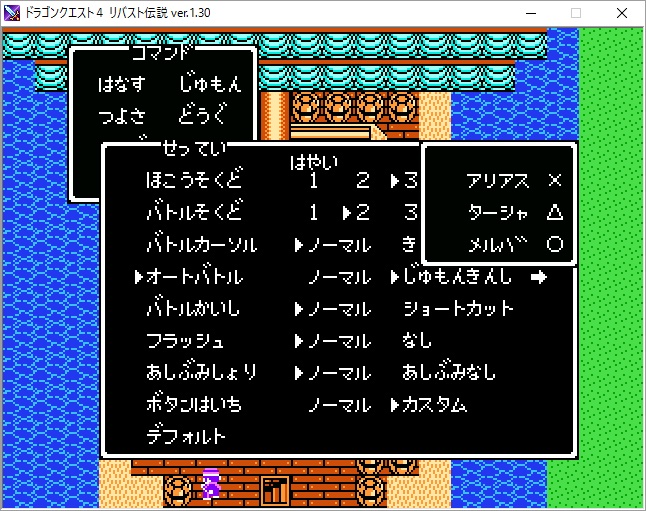This screenshot has height=511, width=646.
Task: Set フラッシュ option to ノーマル
Action: click(338, 341)
